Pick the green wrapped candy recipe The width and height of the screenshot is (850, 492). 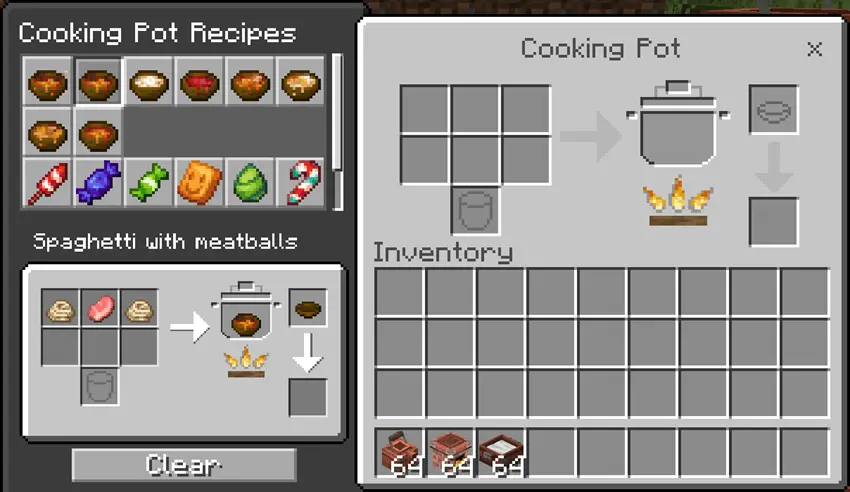(x=149, y=183)
